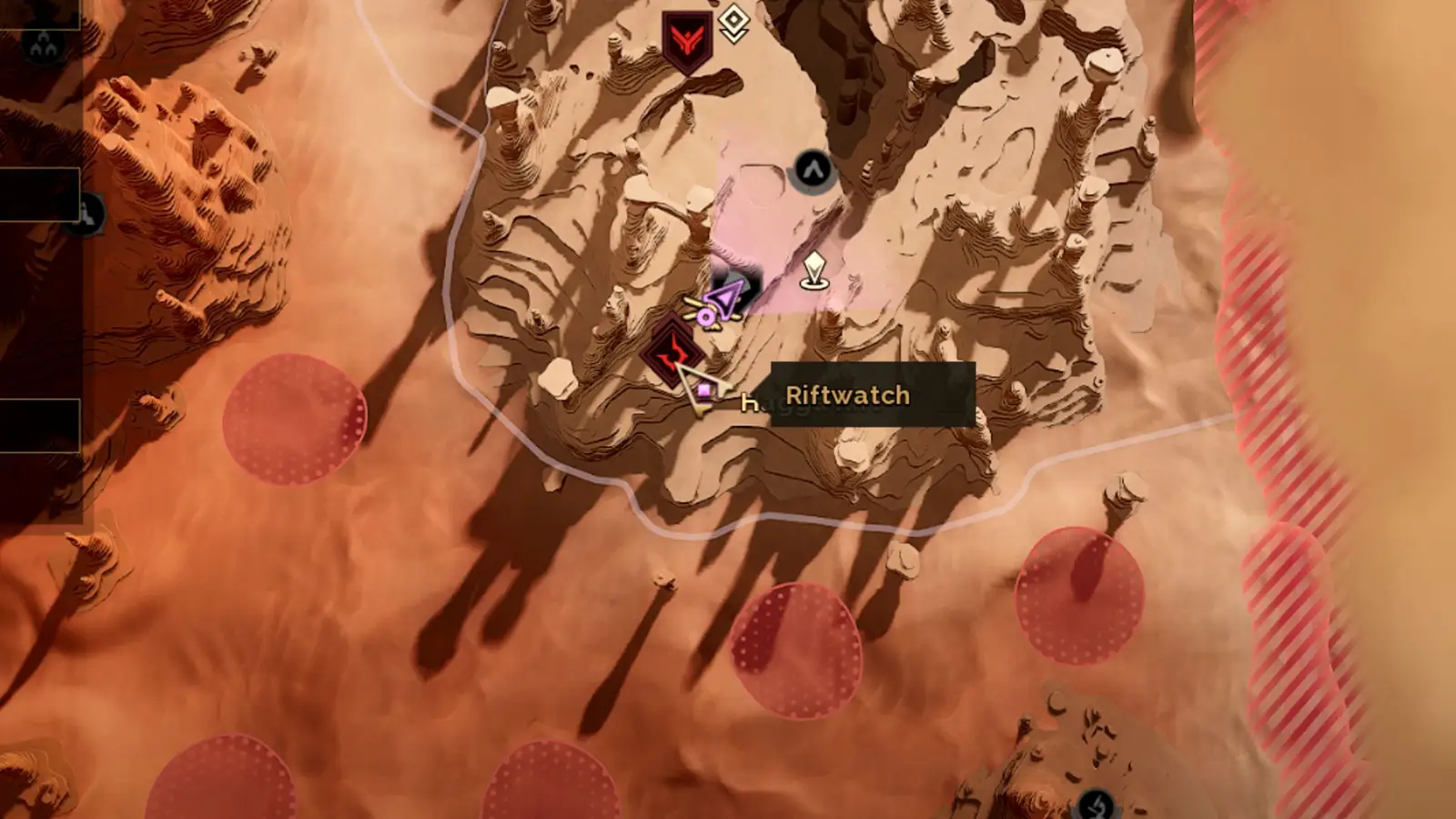Click the purple gear contract icon
Image resolution: width=1456 pixels, height=819 pixels.
(706, 316)
